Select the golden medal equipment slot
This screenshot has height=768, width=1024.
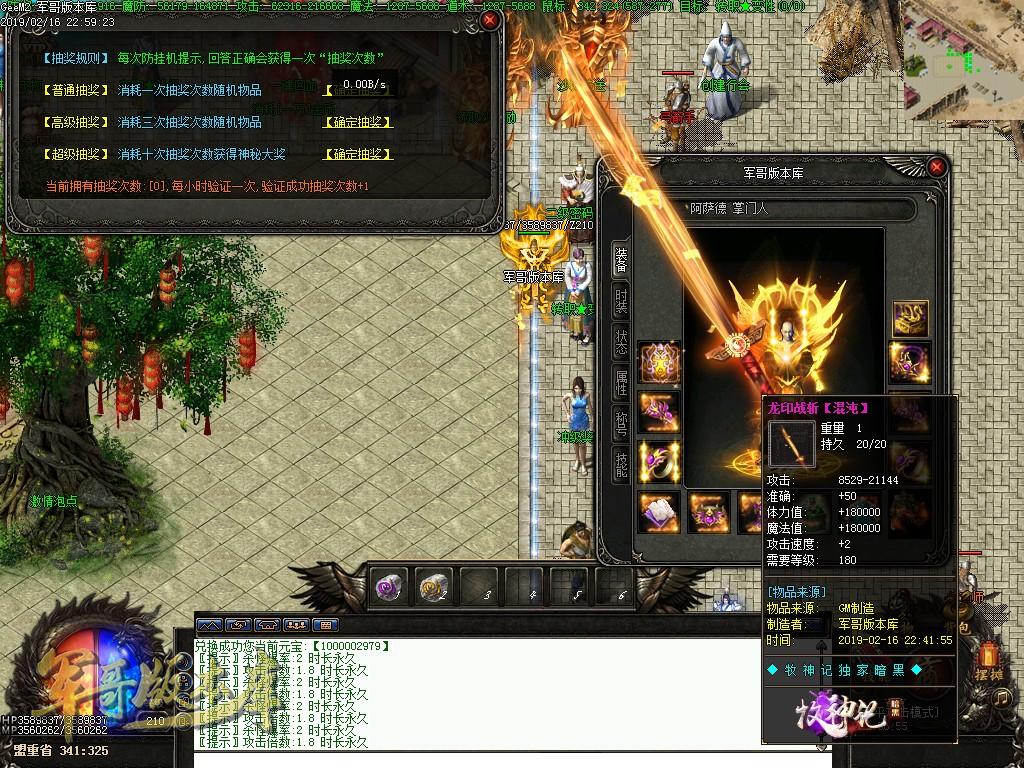tap(659, 361)
